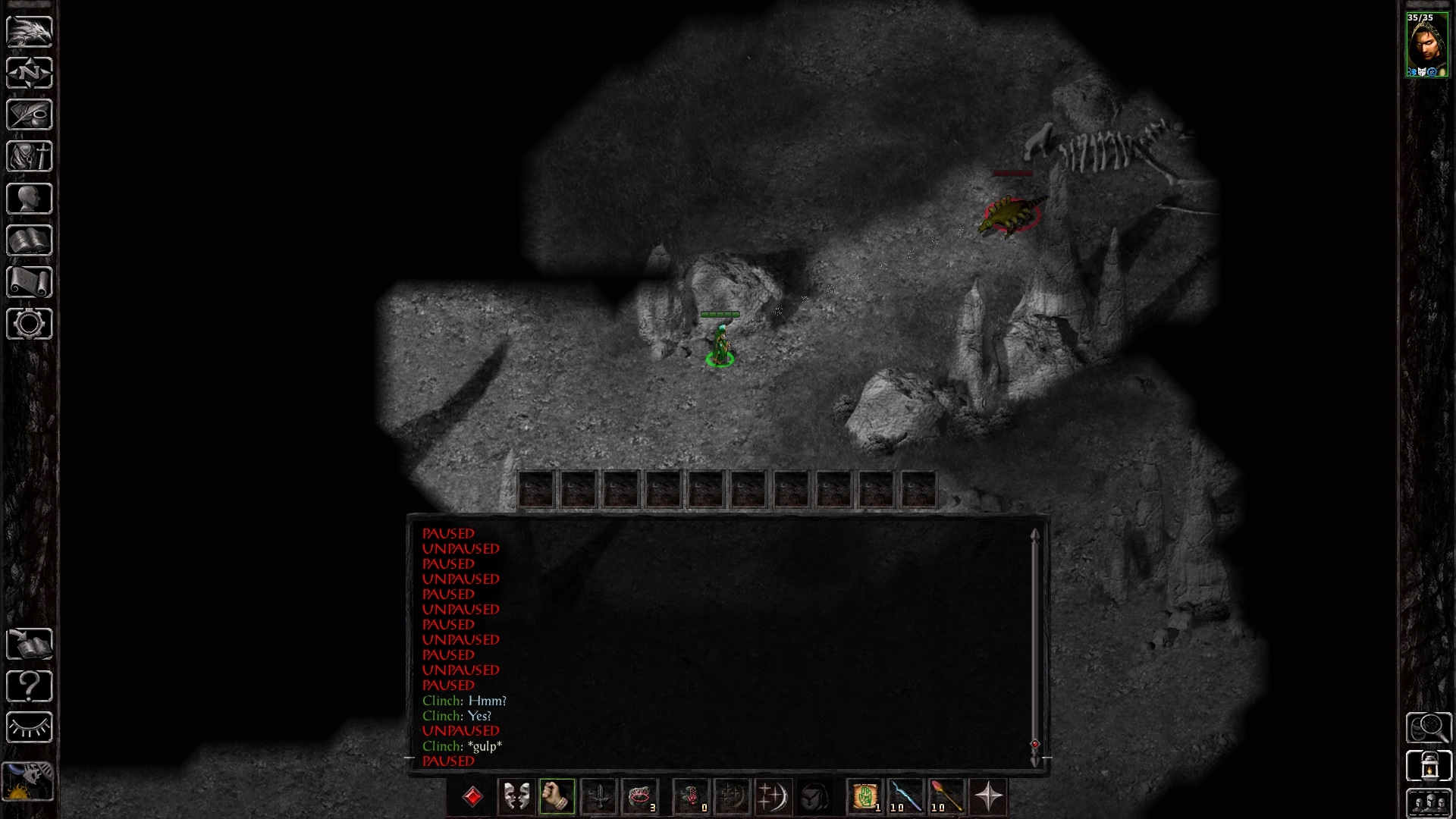Screen dimensions: 1456x819
Task: Open the talk masks action
Action: click(x=516, y=796)
